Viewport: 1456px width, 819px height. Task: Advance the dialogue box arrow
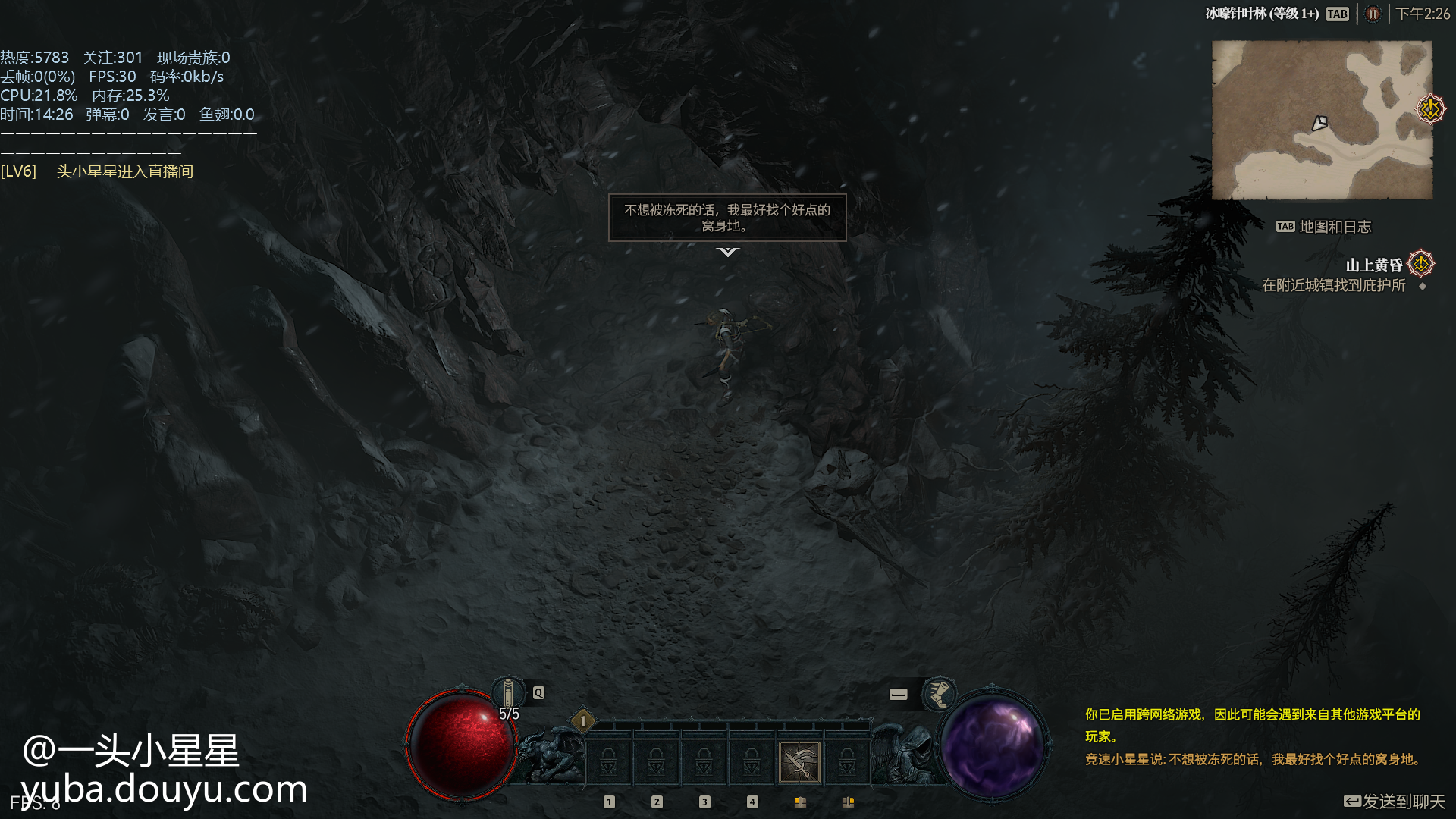click(x=727, y=252)
